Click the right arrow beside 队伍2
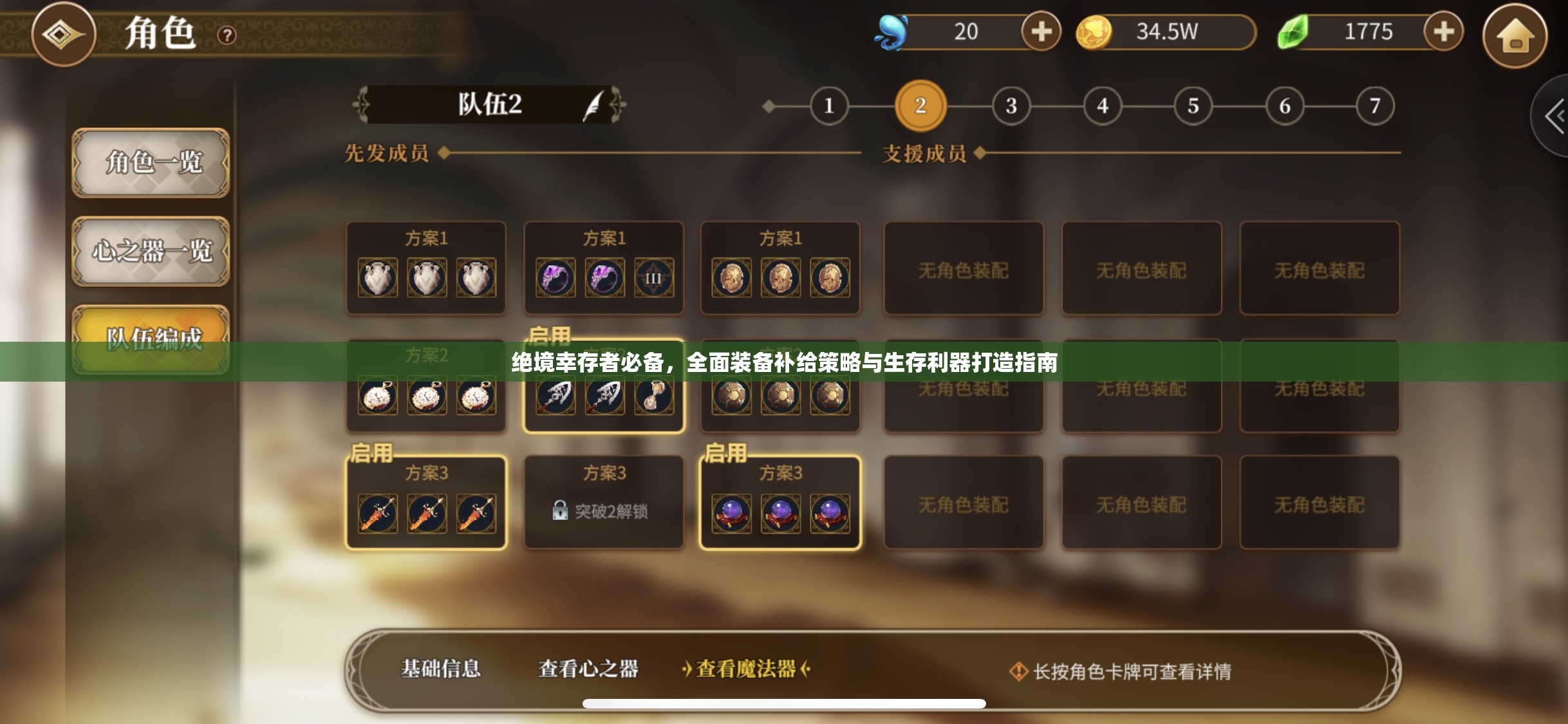Screen dimensions: 1568x724 click(619, 105)
